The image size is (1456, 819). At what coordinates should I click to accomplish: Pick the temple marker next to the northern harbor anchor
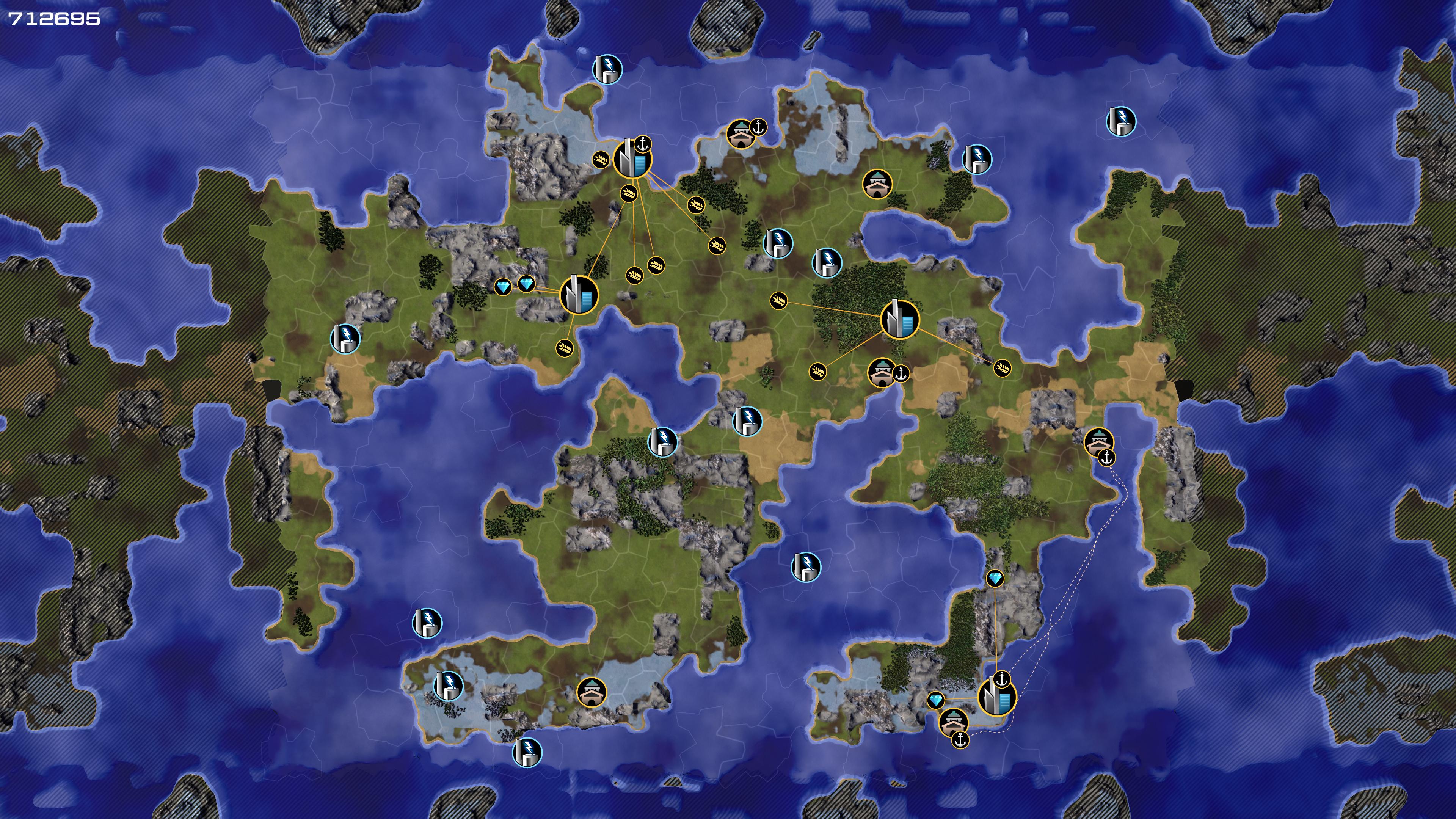tap(741, 134)
